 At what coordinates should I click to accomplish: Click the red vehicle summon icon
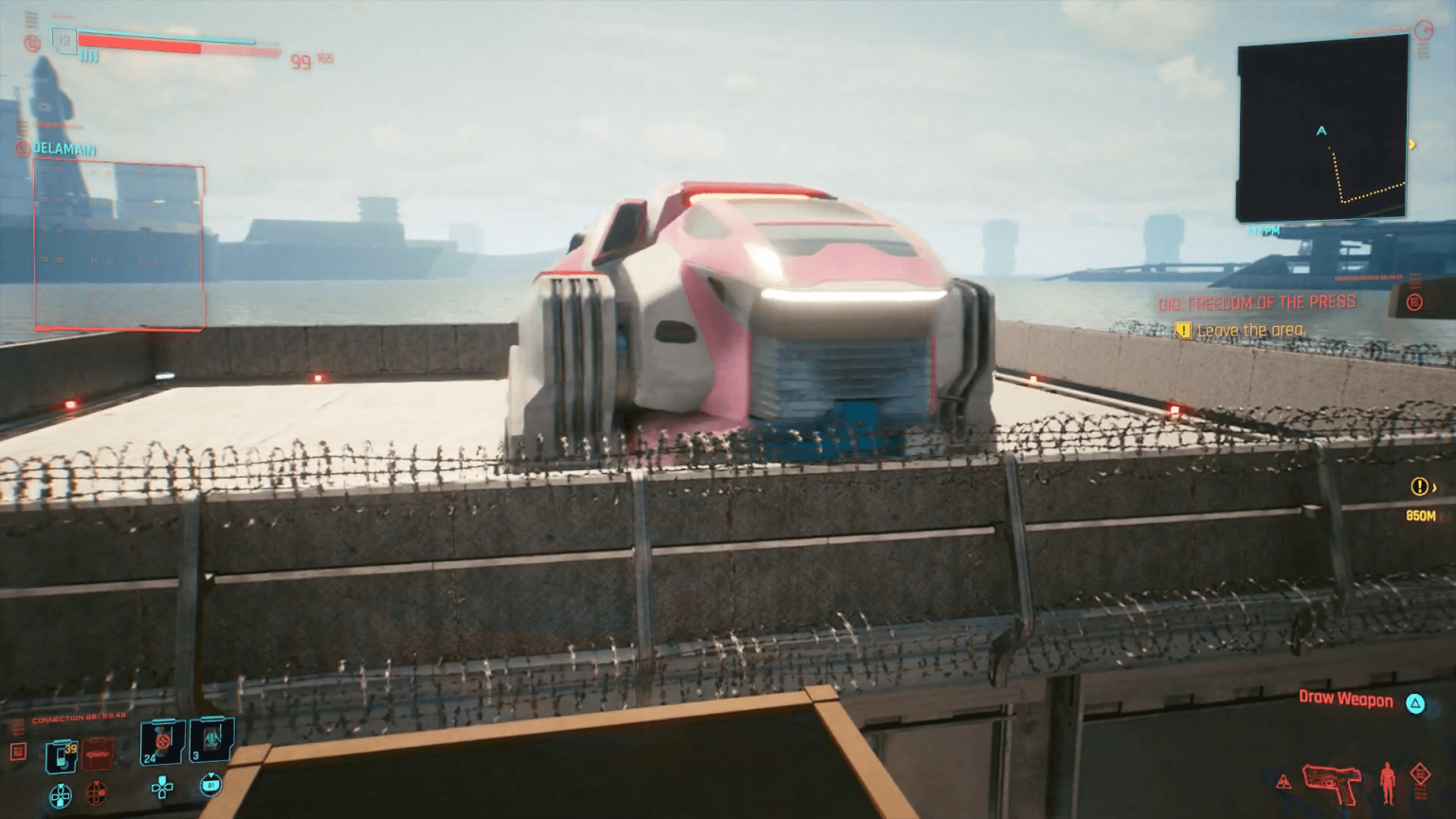[96, 754]
